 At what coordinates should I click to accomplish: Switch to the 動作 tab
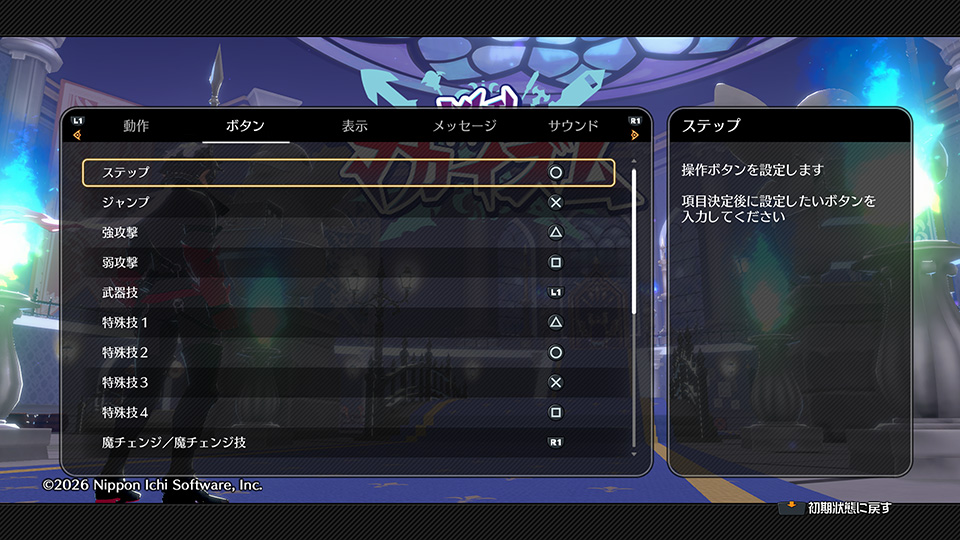136,126
